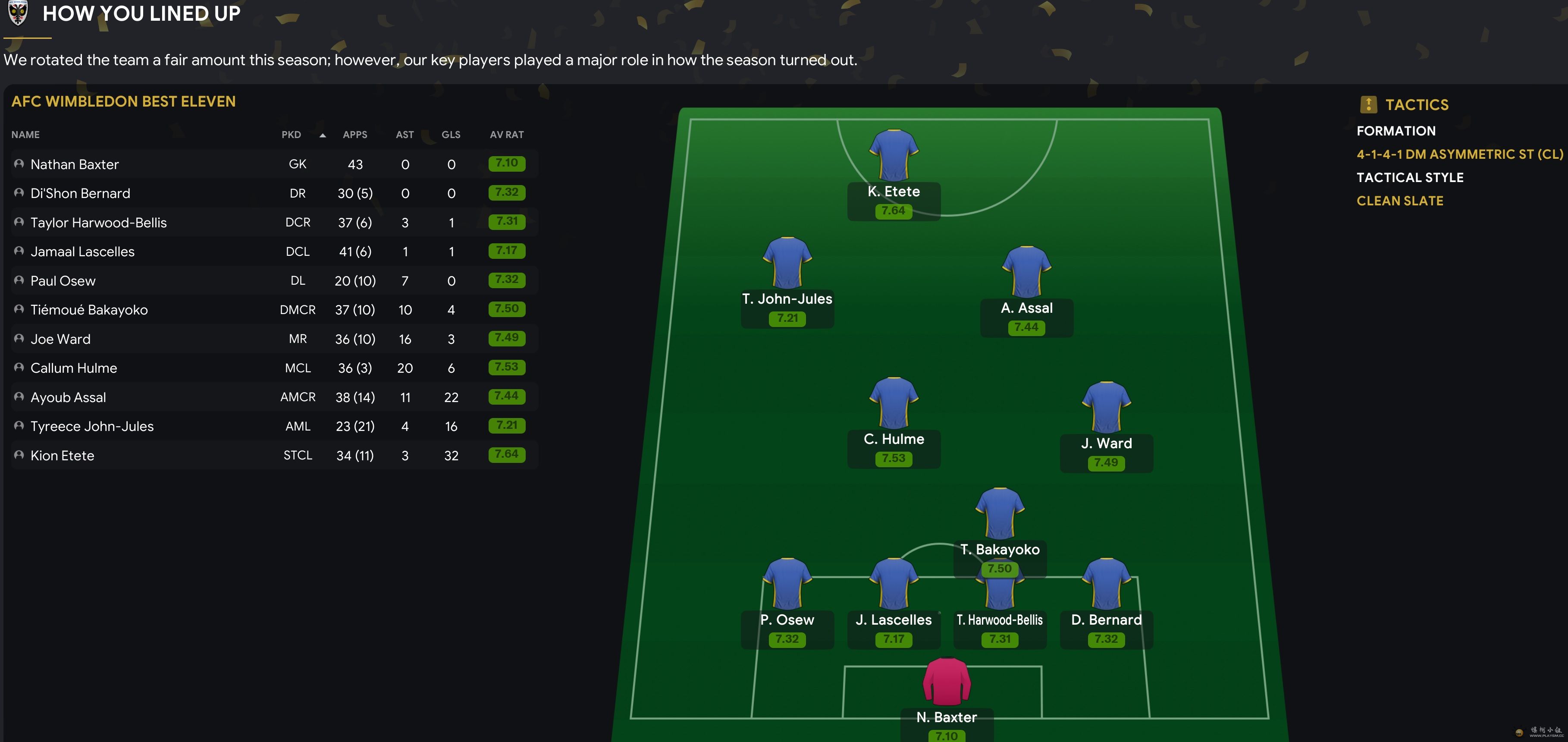
Task: Sort players by AST column
Action: tap(405, 135)
